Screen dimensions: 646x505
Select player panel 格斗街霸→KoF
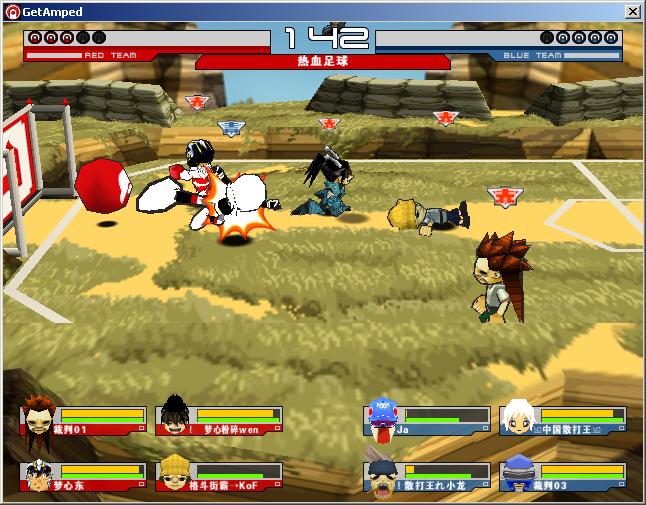pyautogui.click(x=219, y=476)
